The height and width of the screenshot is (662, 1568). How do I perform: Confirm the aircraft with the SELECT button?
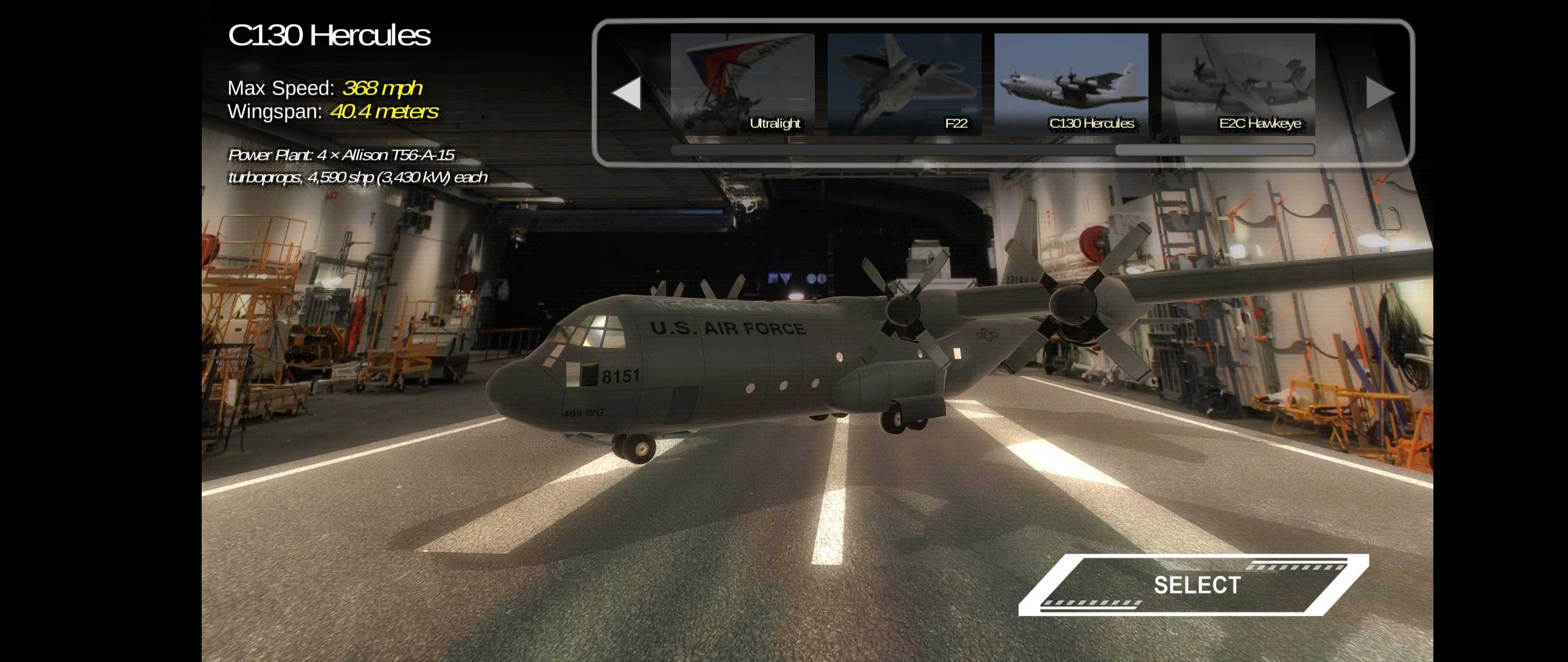tap(1194, 584)
